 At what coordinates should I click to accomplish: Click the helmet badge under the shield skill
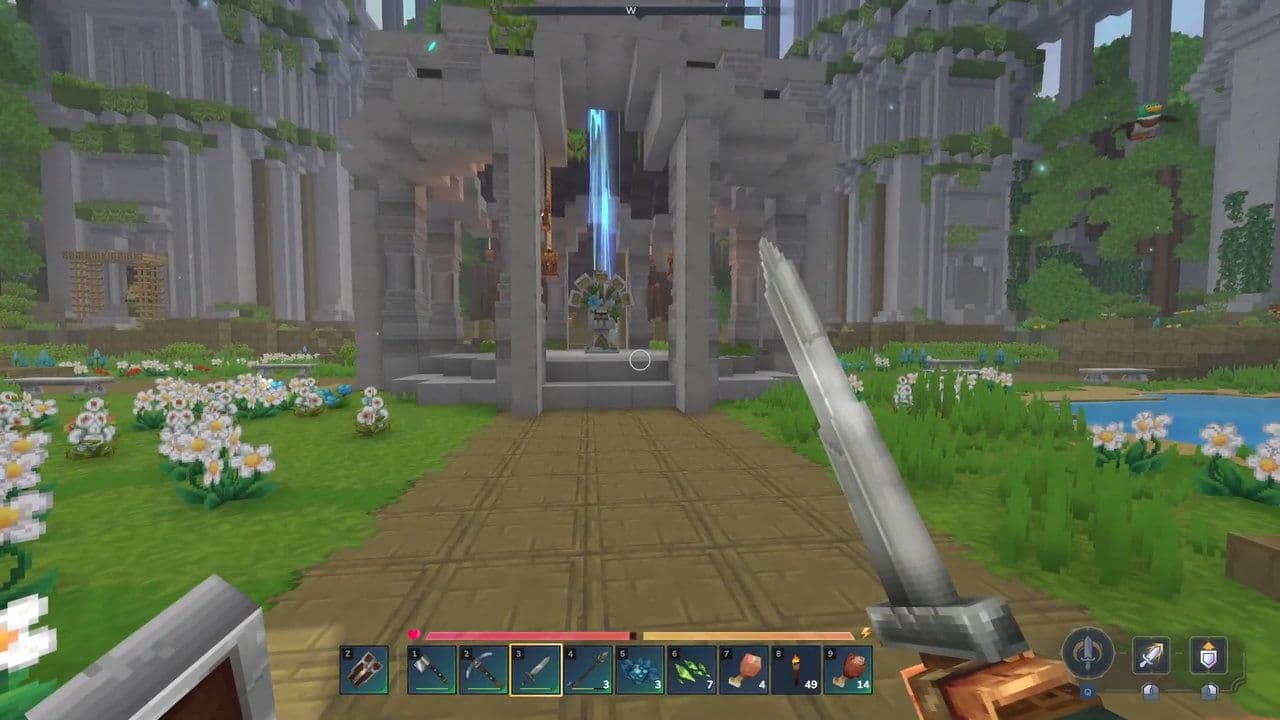(x=1209, y=691)
